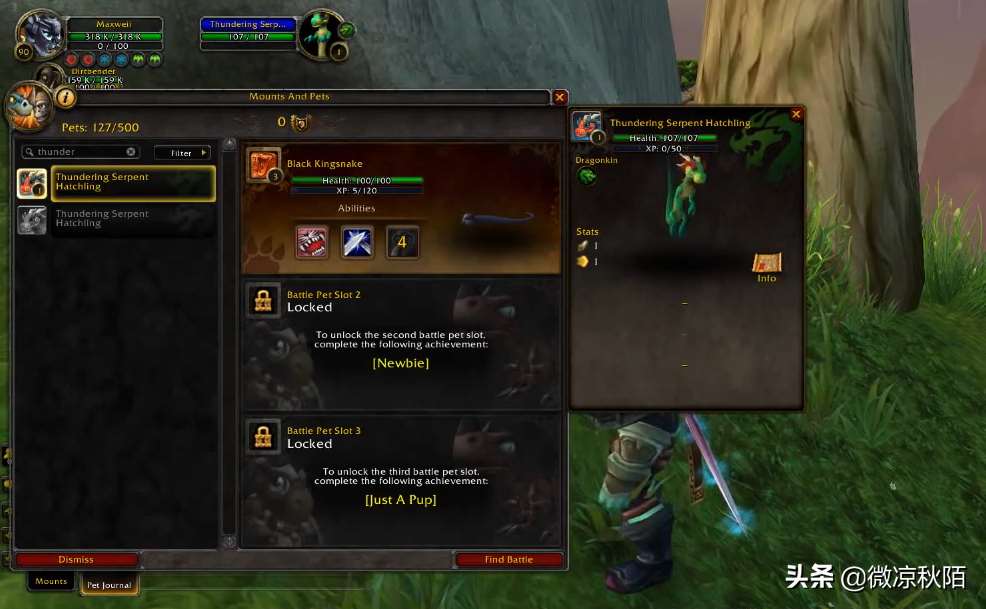Open the Just A Pup achievement link

[x=400, y=499]
